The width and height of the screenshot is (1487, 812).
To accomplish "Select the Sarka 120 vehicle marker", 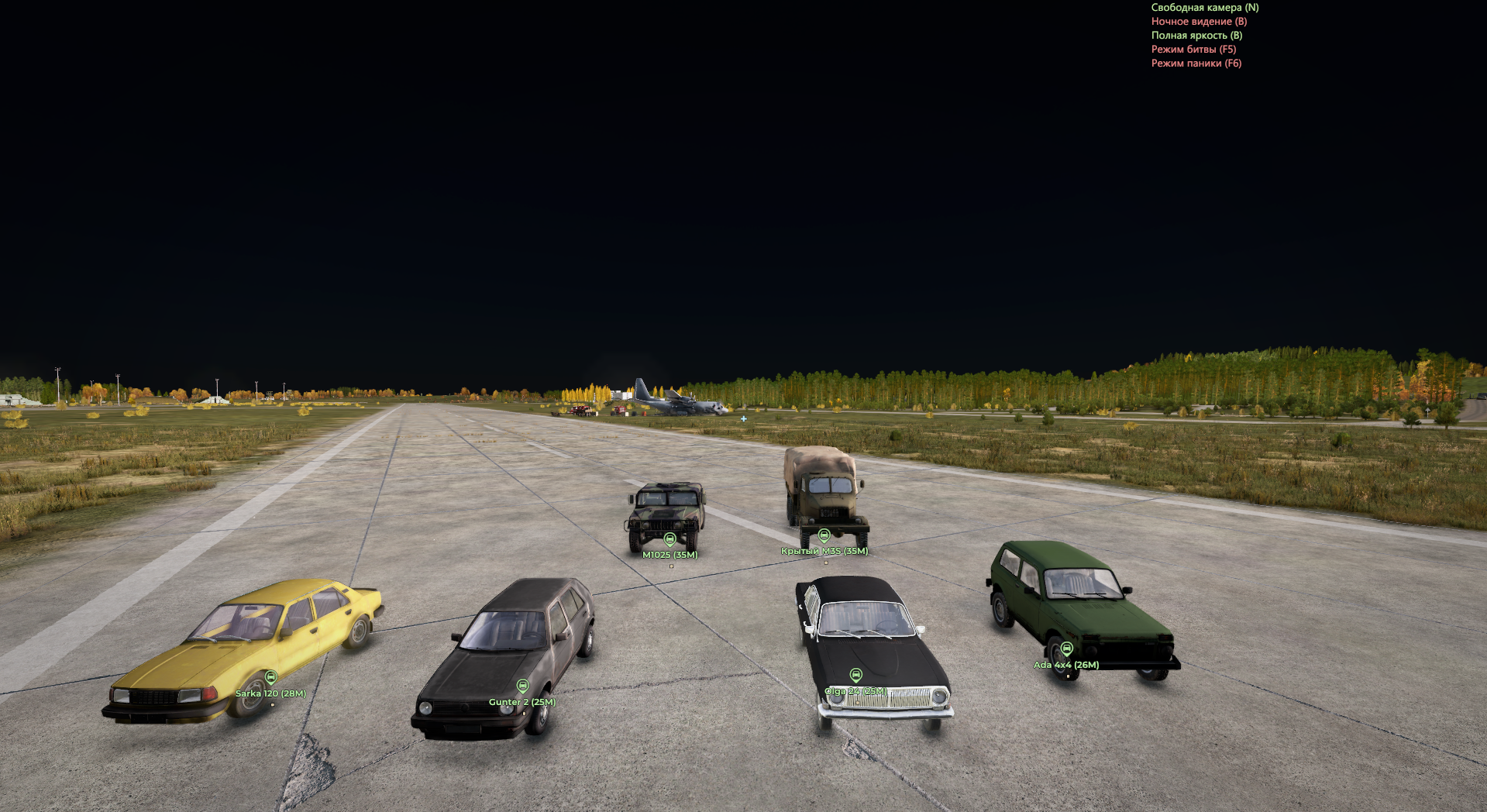I will tap(271, 678).
